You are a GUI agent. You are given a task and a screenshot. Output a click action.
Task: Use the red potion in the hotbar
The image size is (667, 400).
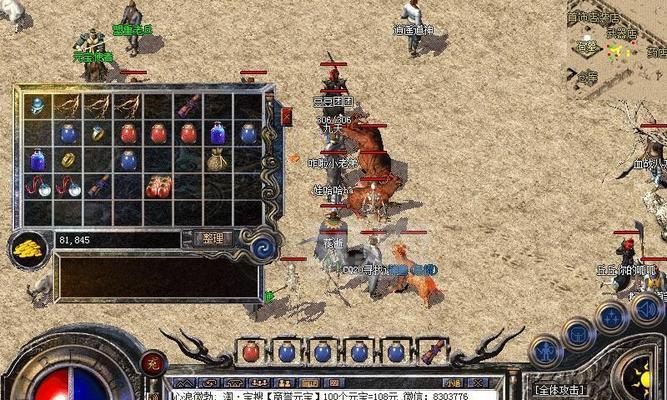click(252, 352)
